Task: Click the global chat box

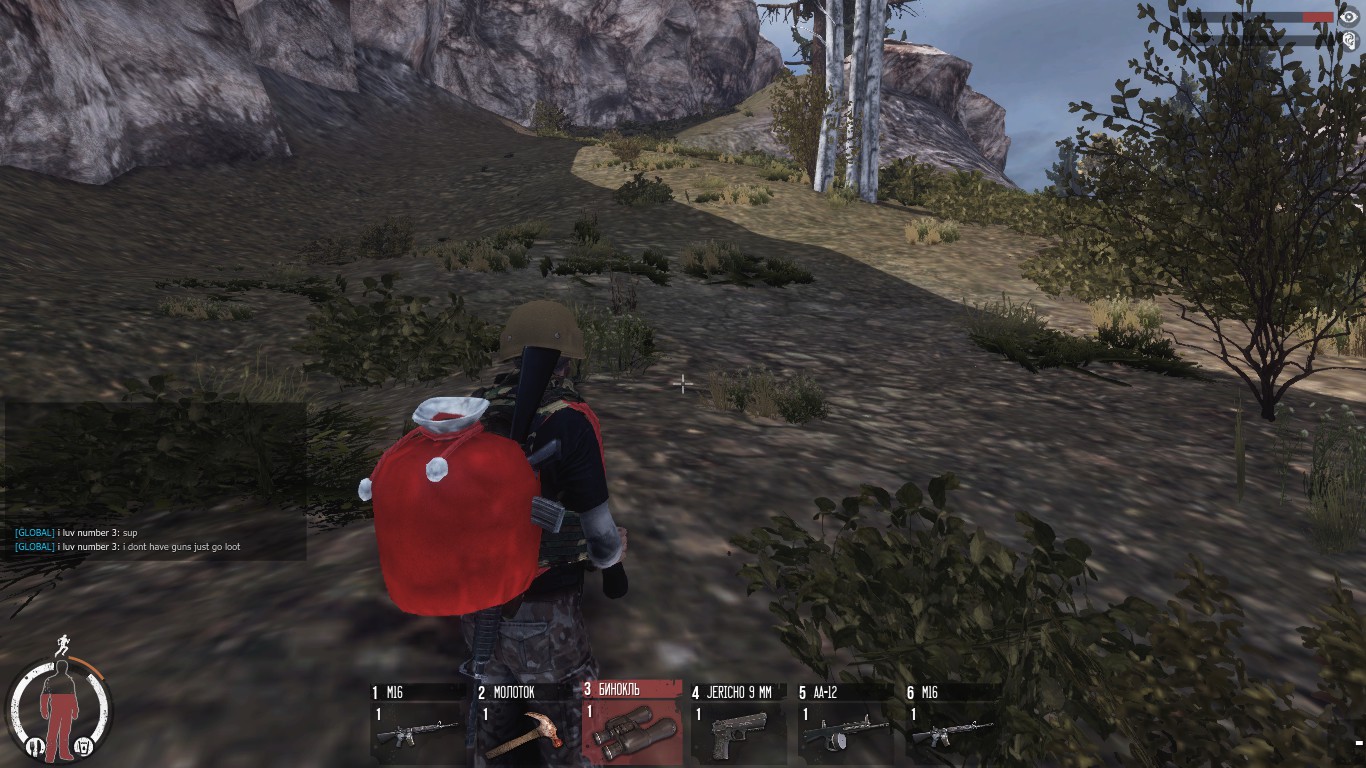Action: [155, 481]
